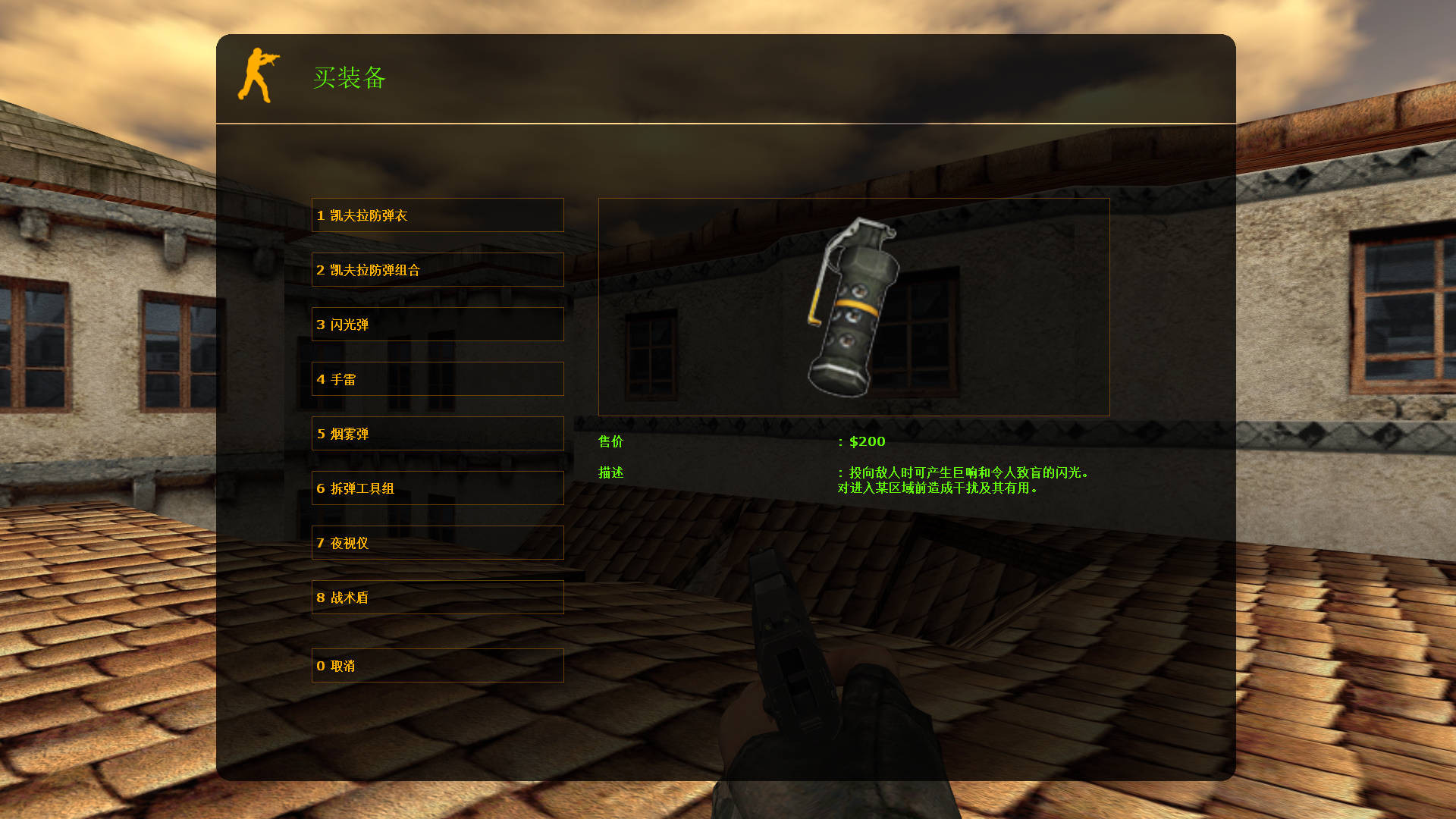
Task: Select option 3 闪光弹 (Flashbang)
Action: [x=437, y=325]
